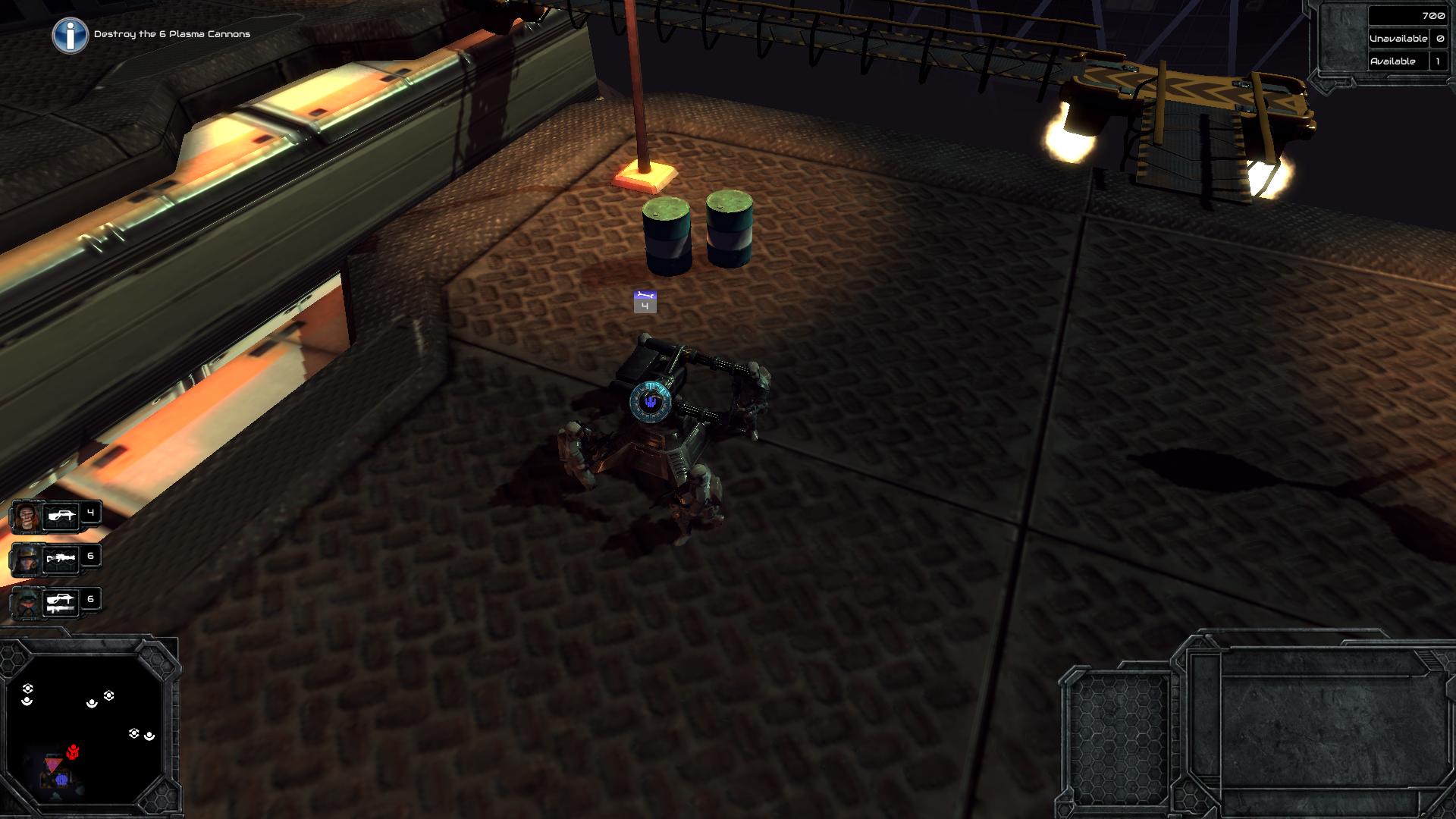Select the red-haired soldier portrait
The width and height of the screenshot is (1456, 819).
27,517
